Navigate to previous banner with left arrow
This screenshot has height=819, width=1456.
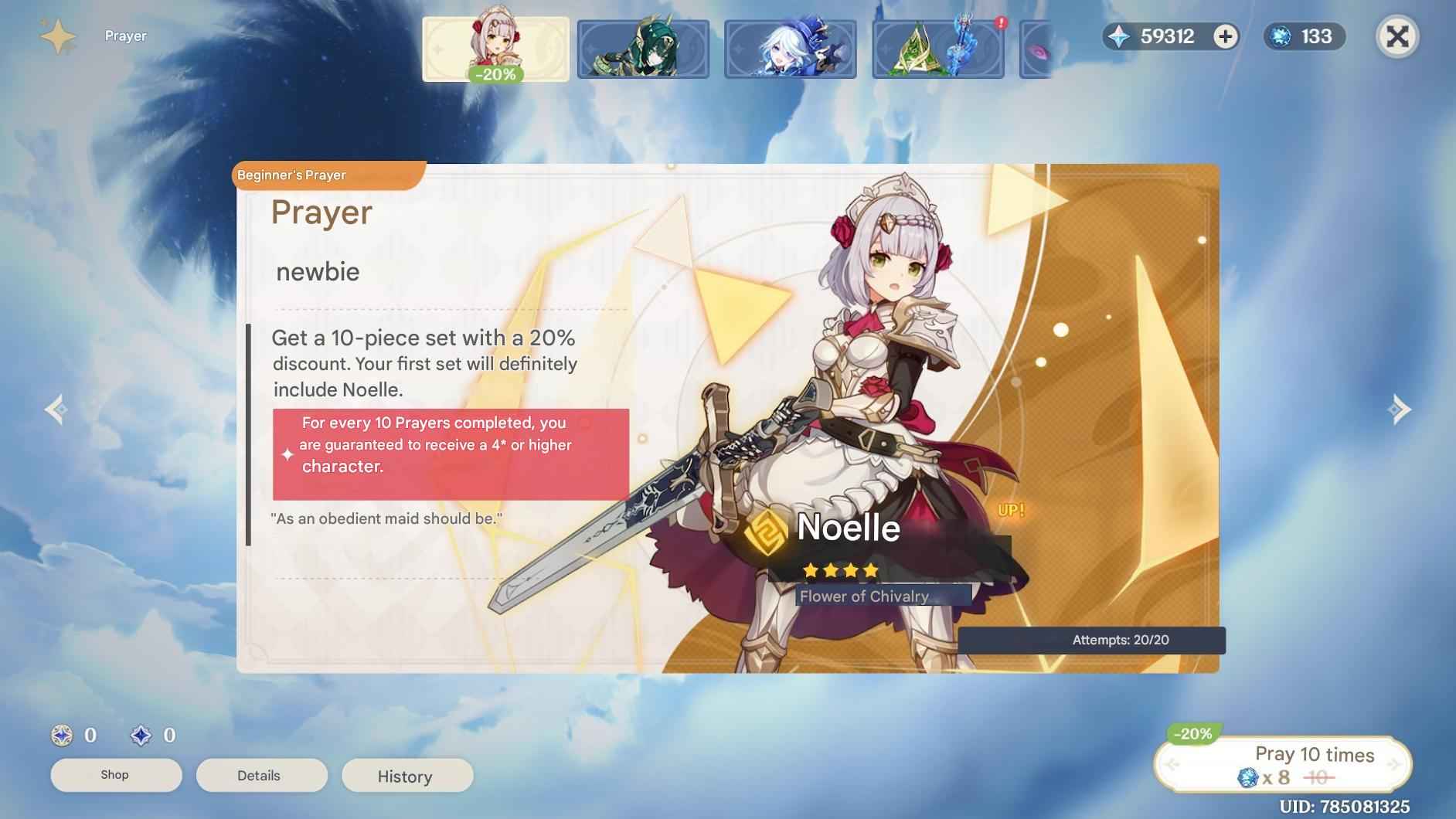click(x=55, y=409)
